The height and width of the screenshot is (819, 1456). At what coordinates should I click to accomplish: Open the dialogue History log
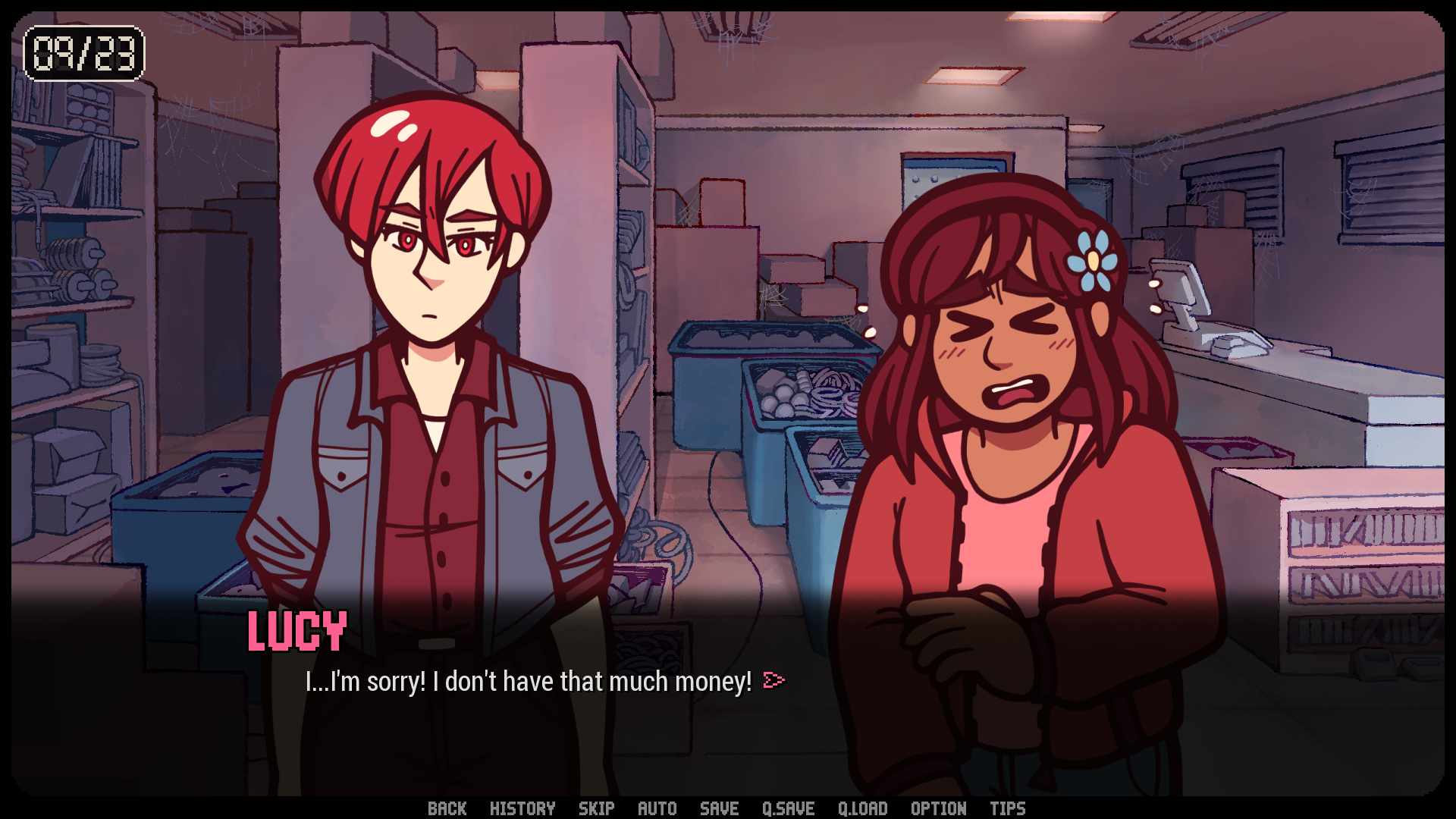[x=522, y=808]
